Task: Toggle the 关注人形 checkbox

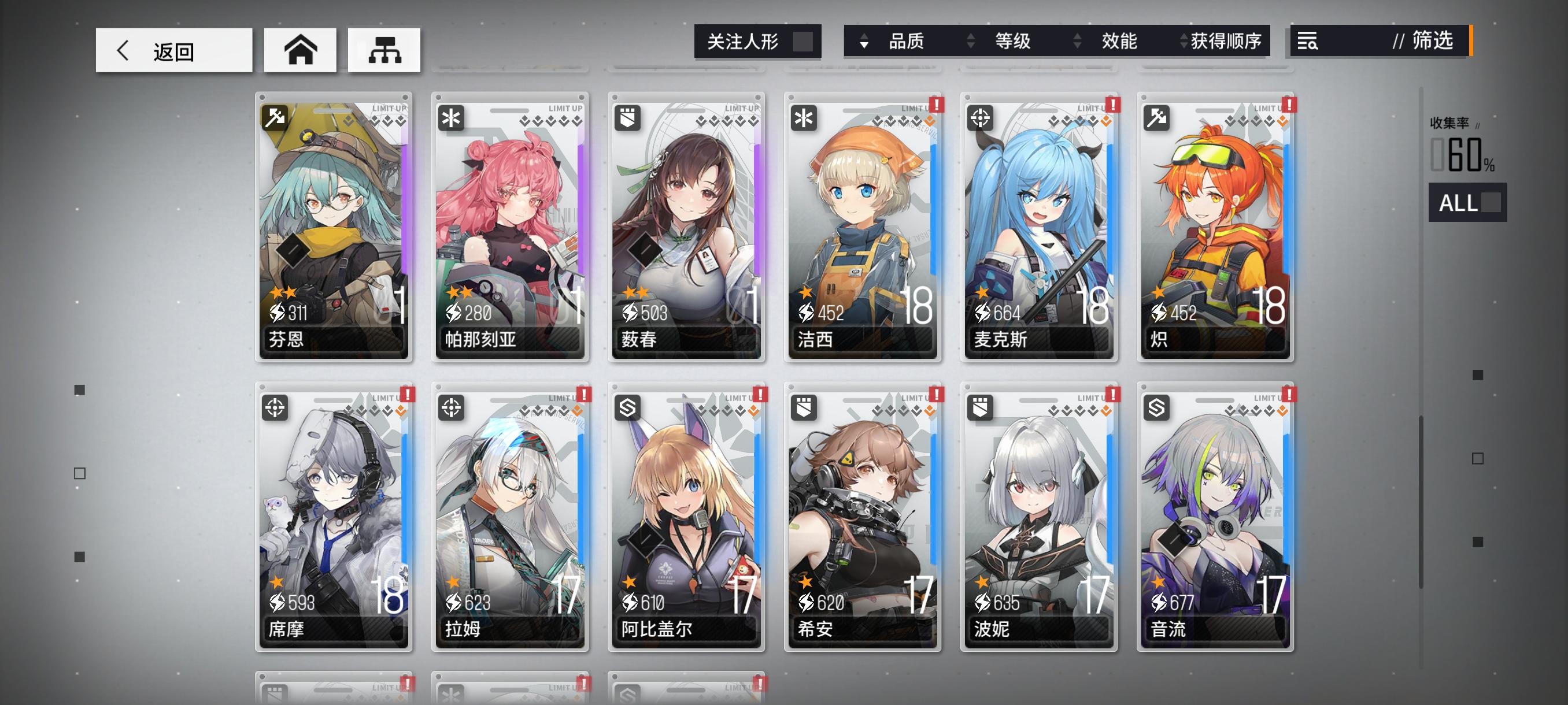Action: coord(804,41)
